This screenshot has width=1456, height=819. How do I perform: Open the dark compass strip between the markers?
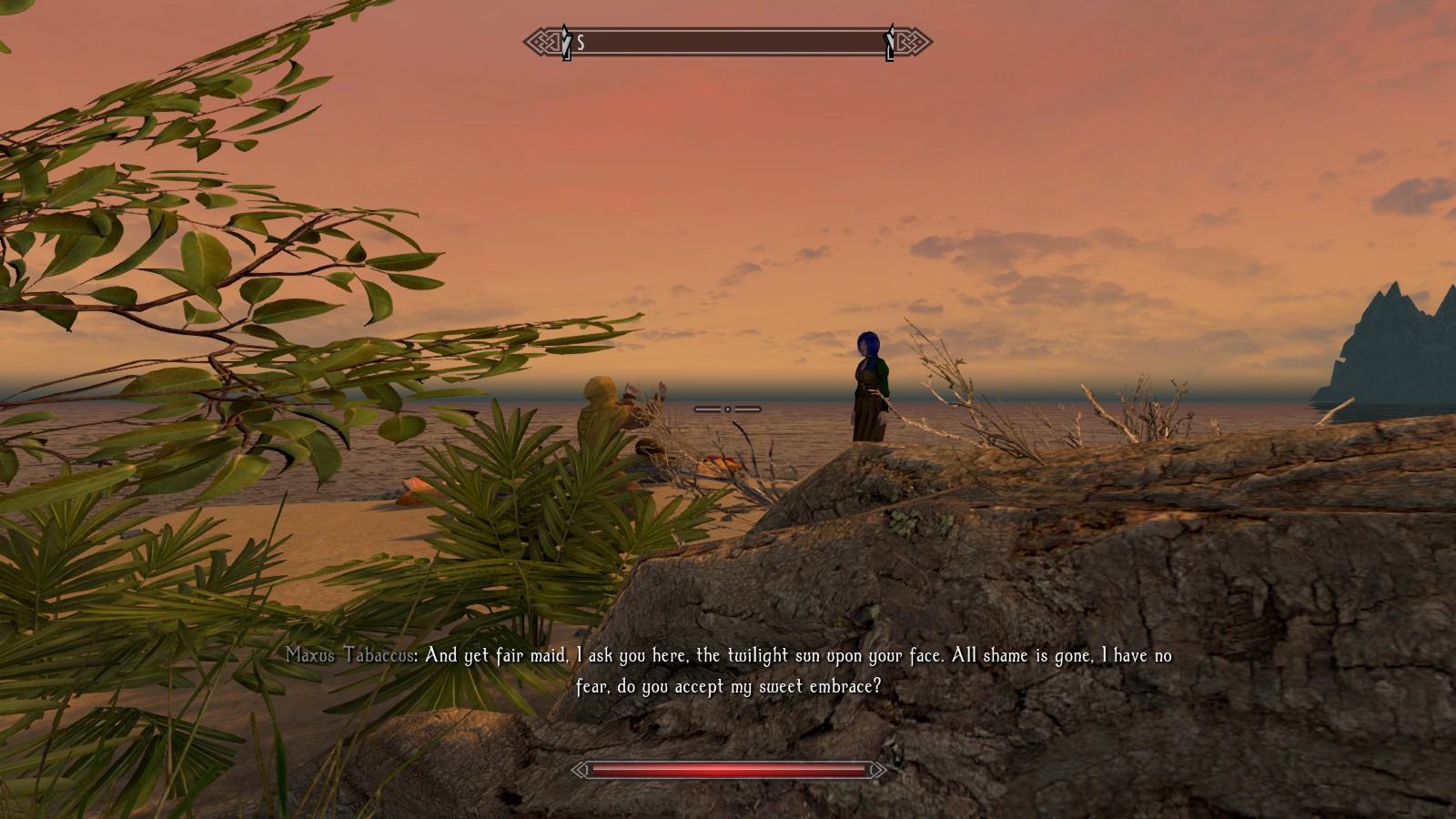click(728, 41)
